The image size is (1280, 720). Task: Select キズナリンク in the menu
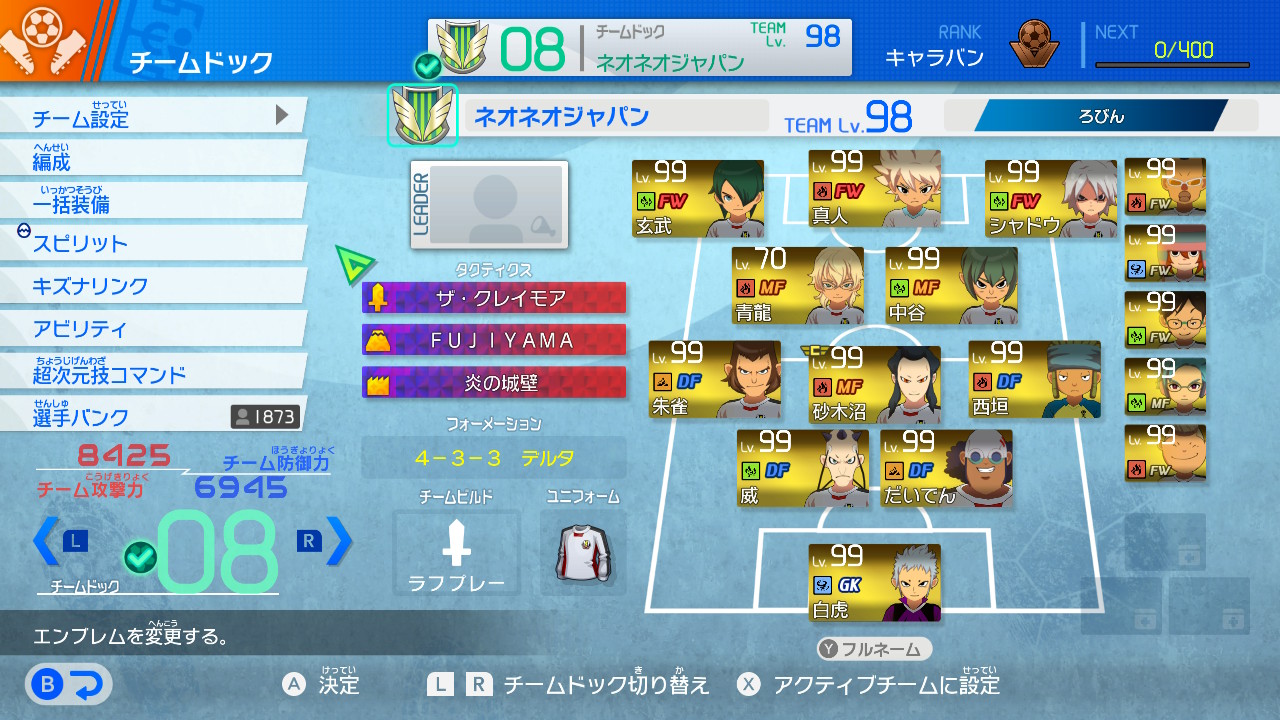coord(150,286)
